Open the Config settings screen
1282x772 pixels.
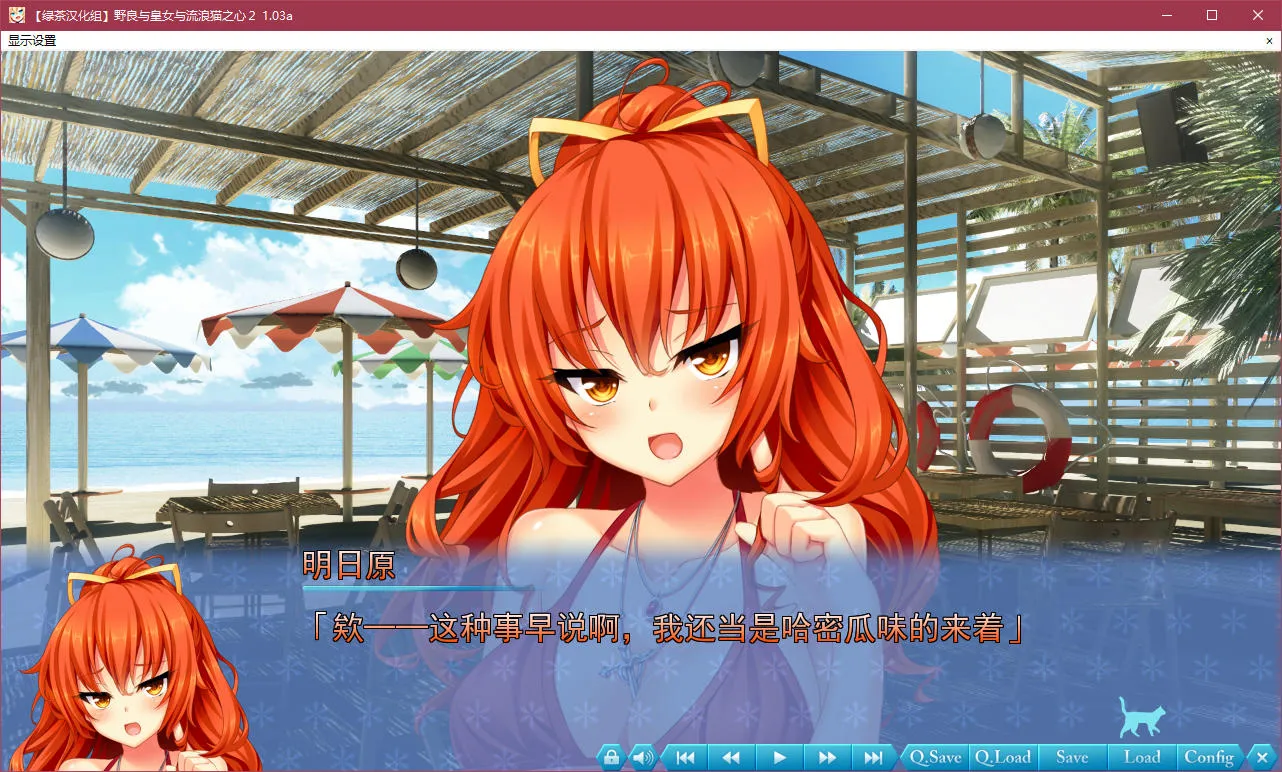[1208, 757]
